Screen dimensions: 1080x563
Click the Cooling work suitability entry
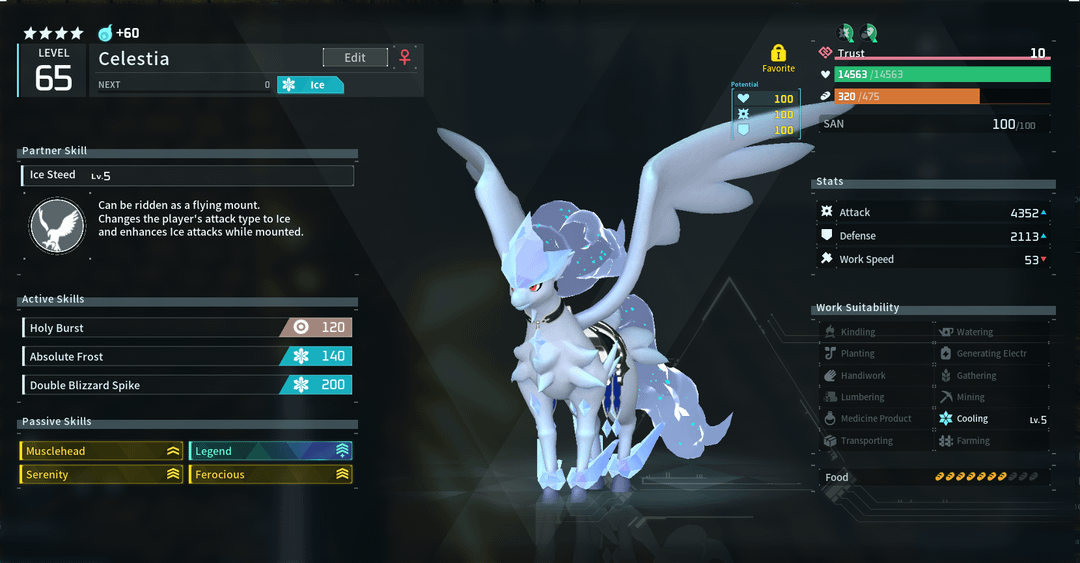click(992, 419)
